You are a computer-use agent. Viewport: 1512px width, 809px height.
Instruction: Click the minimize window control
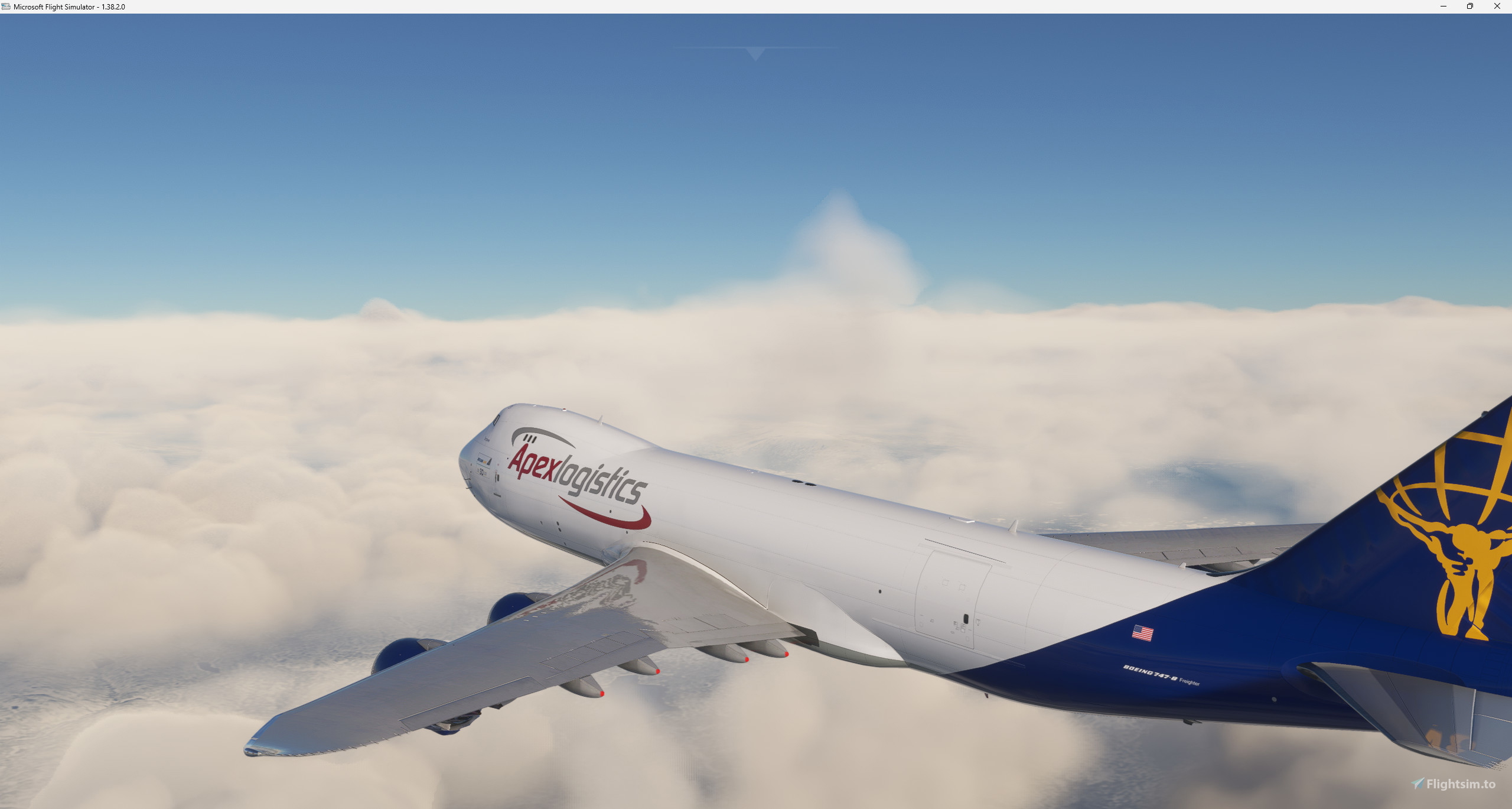point(1443,7)
